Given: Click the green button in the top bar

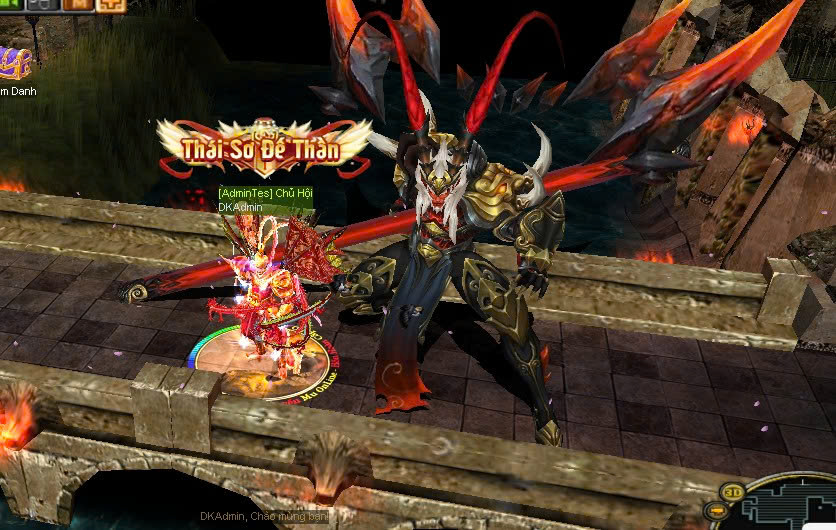Looking at the screenshot, I should (x=10, y=4).
